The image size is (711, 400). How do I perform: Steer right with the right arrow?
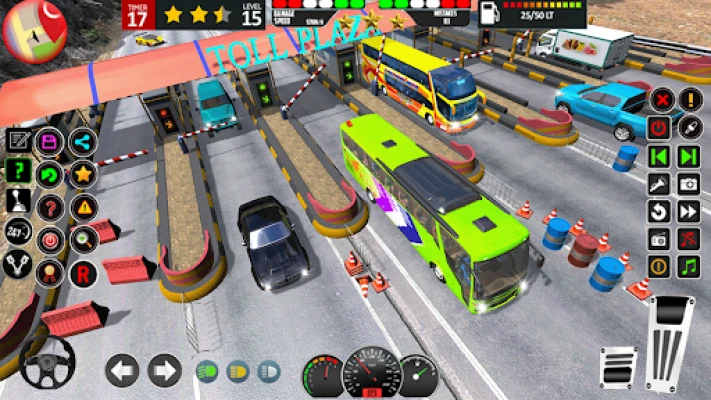164,371
